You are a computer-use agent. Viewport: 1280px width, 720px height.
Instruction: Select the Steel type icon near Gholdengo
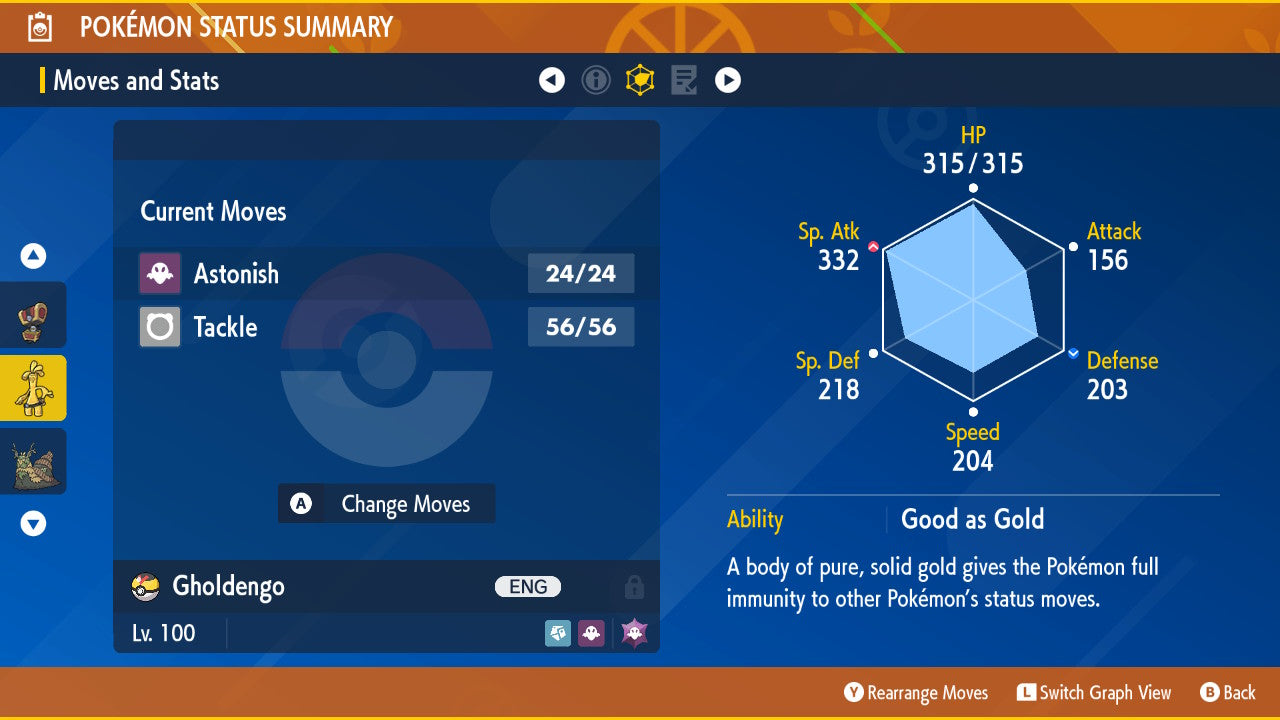(558, 632)
